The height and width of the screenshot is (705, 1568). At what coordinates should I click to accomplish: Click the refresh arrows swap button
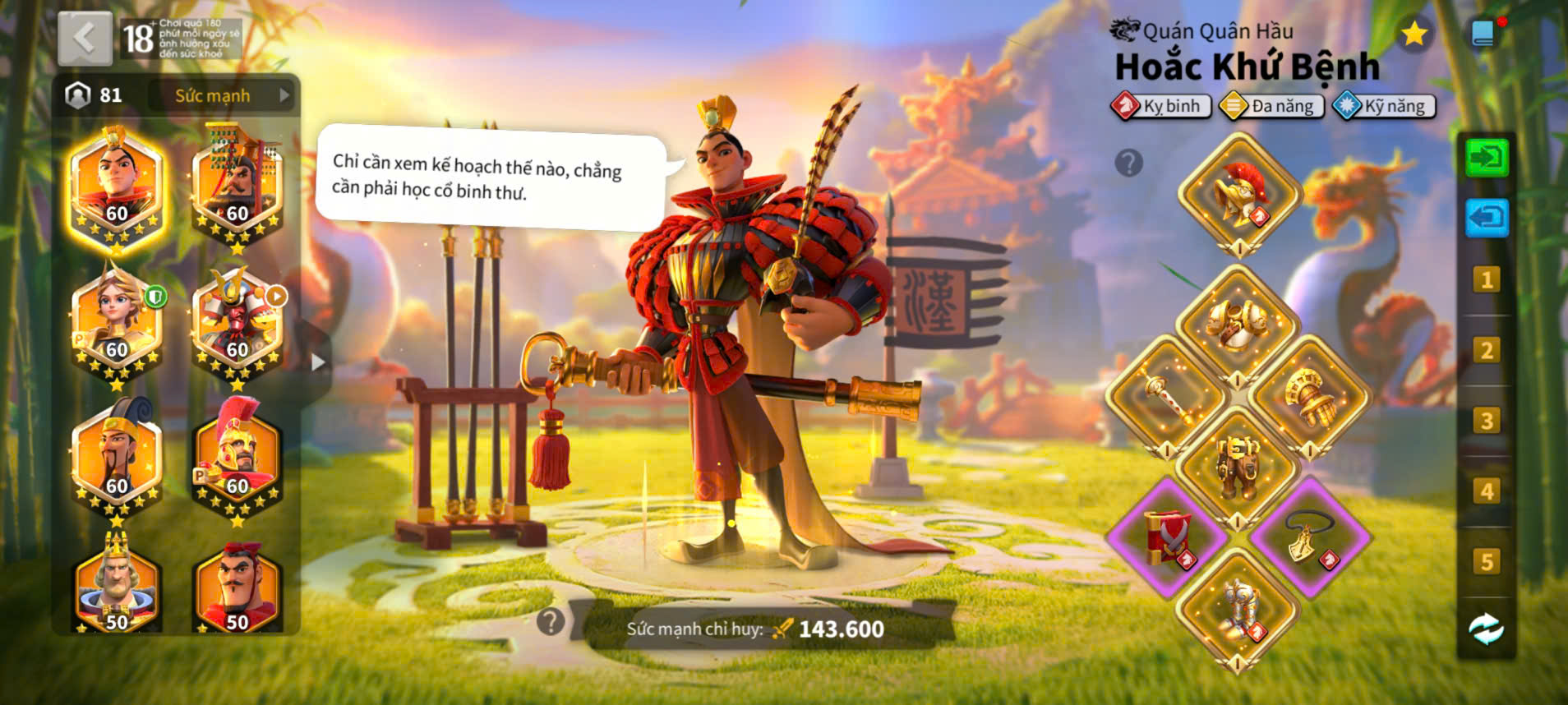click(x=1487, y=630)
